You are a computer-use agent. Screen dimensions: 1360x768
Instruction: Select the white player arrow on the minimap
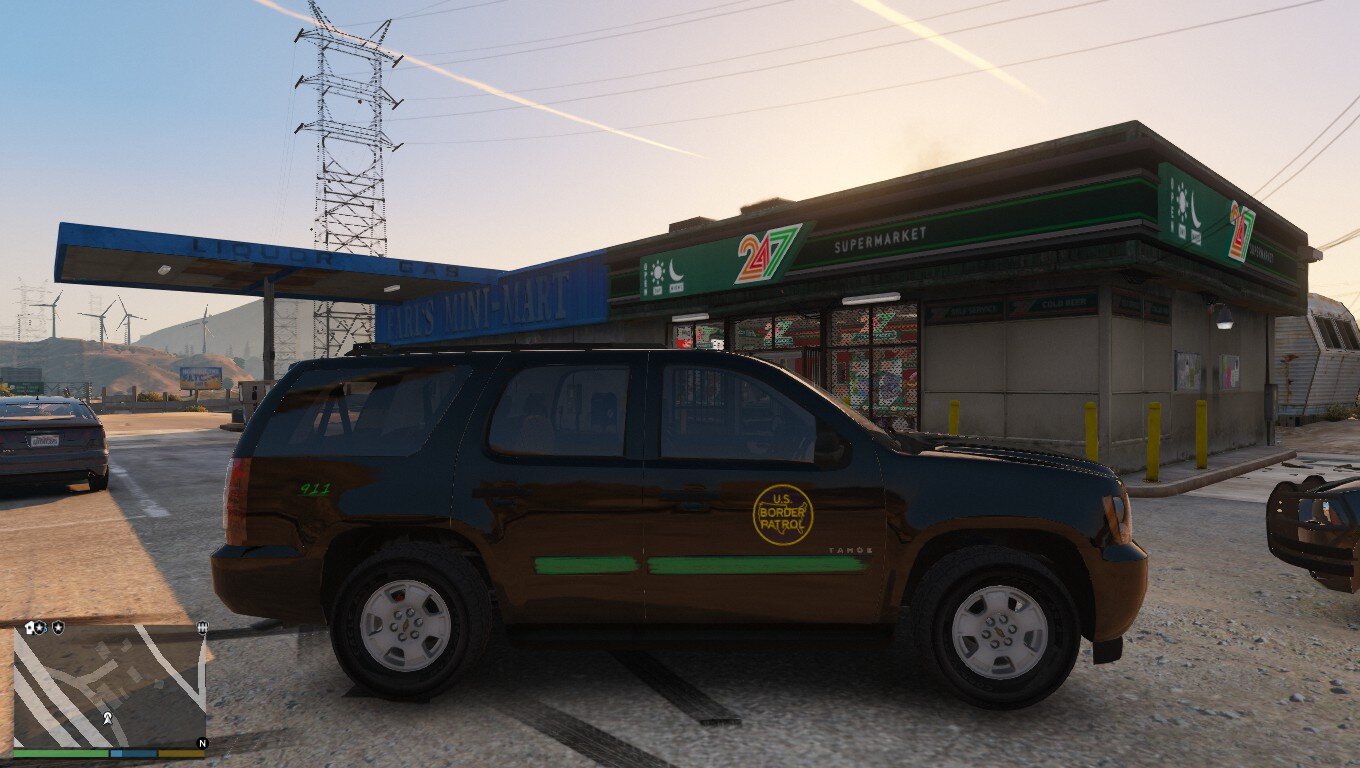(x=106, y=718)
